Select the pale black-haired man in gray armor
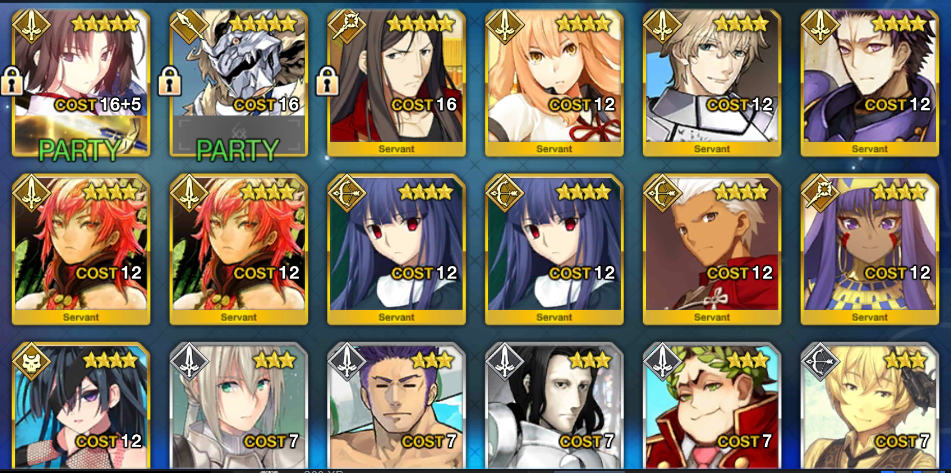The width and height of the screenshot is (951, 473). pos(555,410)
